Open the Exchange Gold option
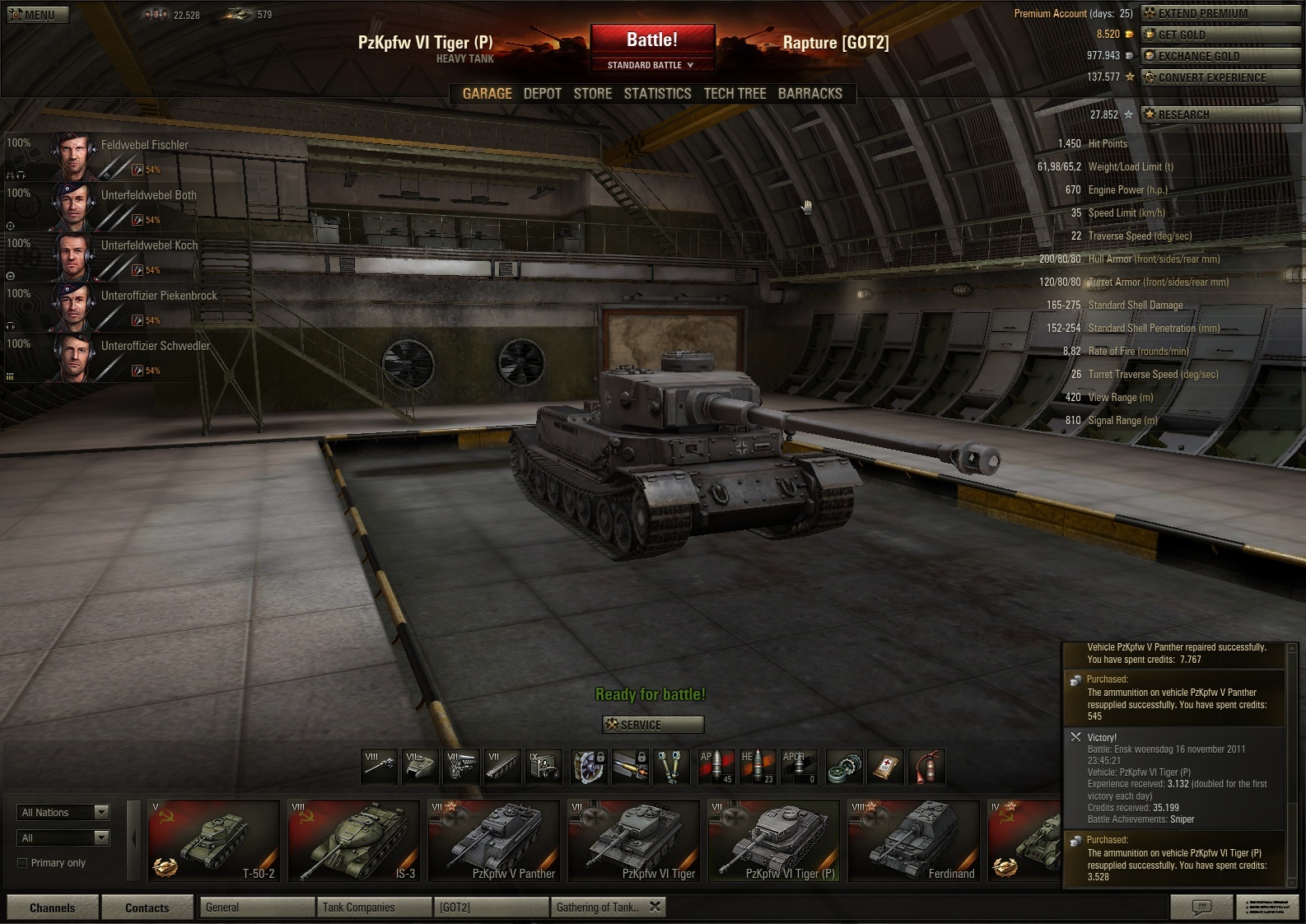This screenshot has height=924, width=1306. [x=1220, y=57]
